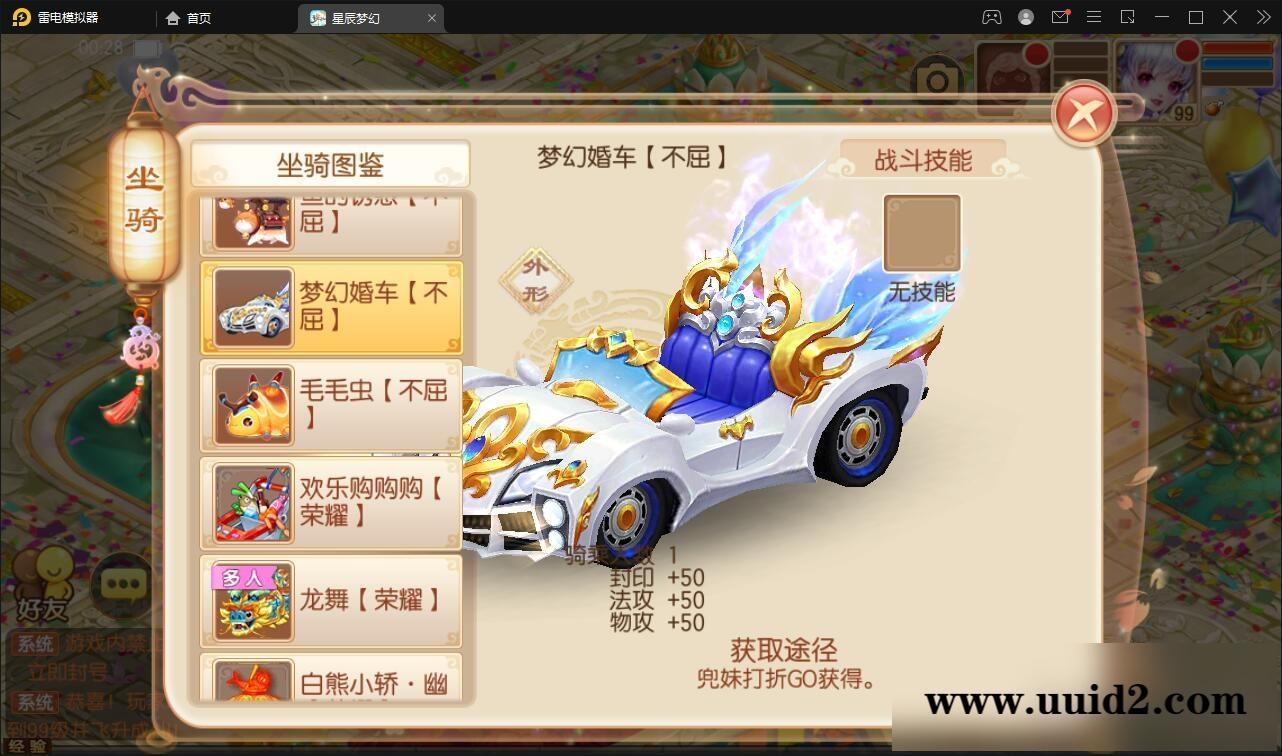Viewport: 1282px width, 756px height.
Task: Select the 毛毛虫【不屈】 mount entry
Action: pyautogui.click(x=332, y=406)
